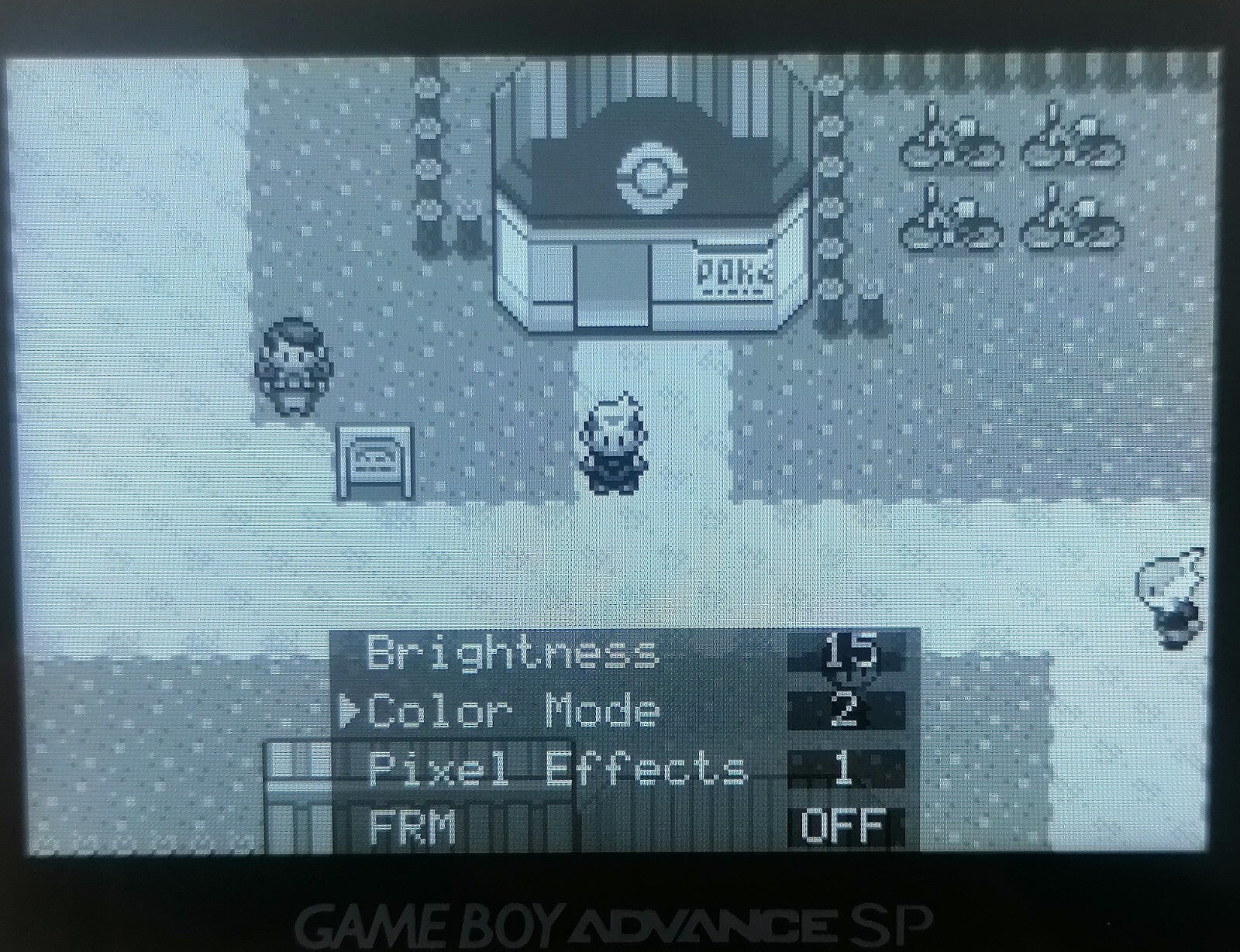Select the Brightness menu entry
Screen dimensions: 1240x952
(511, 652)
